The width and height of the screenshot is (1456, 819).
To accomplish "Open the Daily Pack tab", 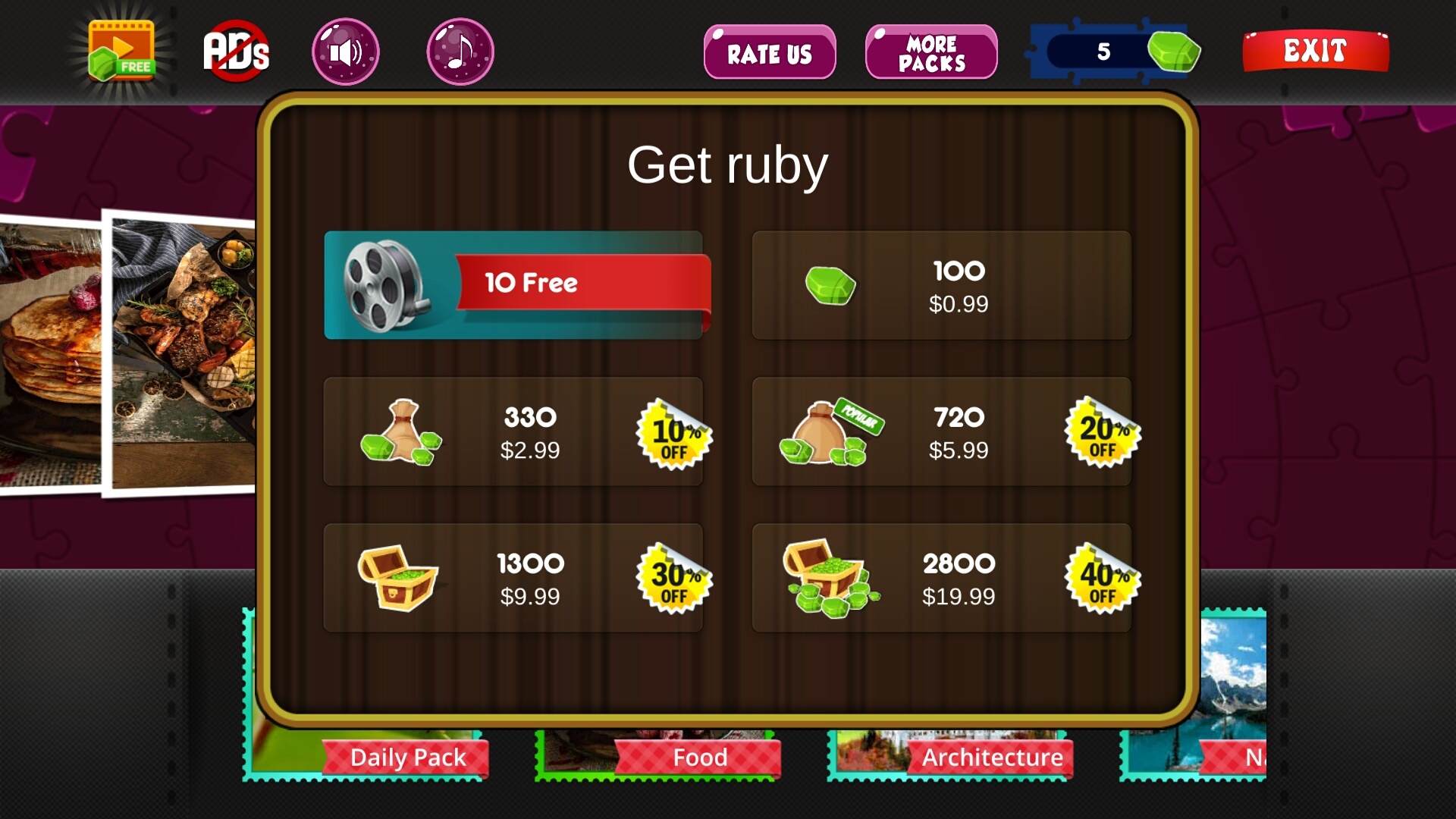I will pyautogui.click(x=407, y=756).
